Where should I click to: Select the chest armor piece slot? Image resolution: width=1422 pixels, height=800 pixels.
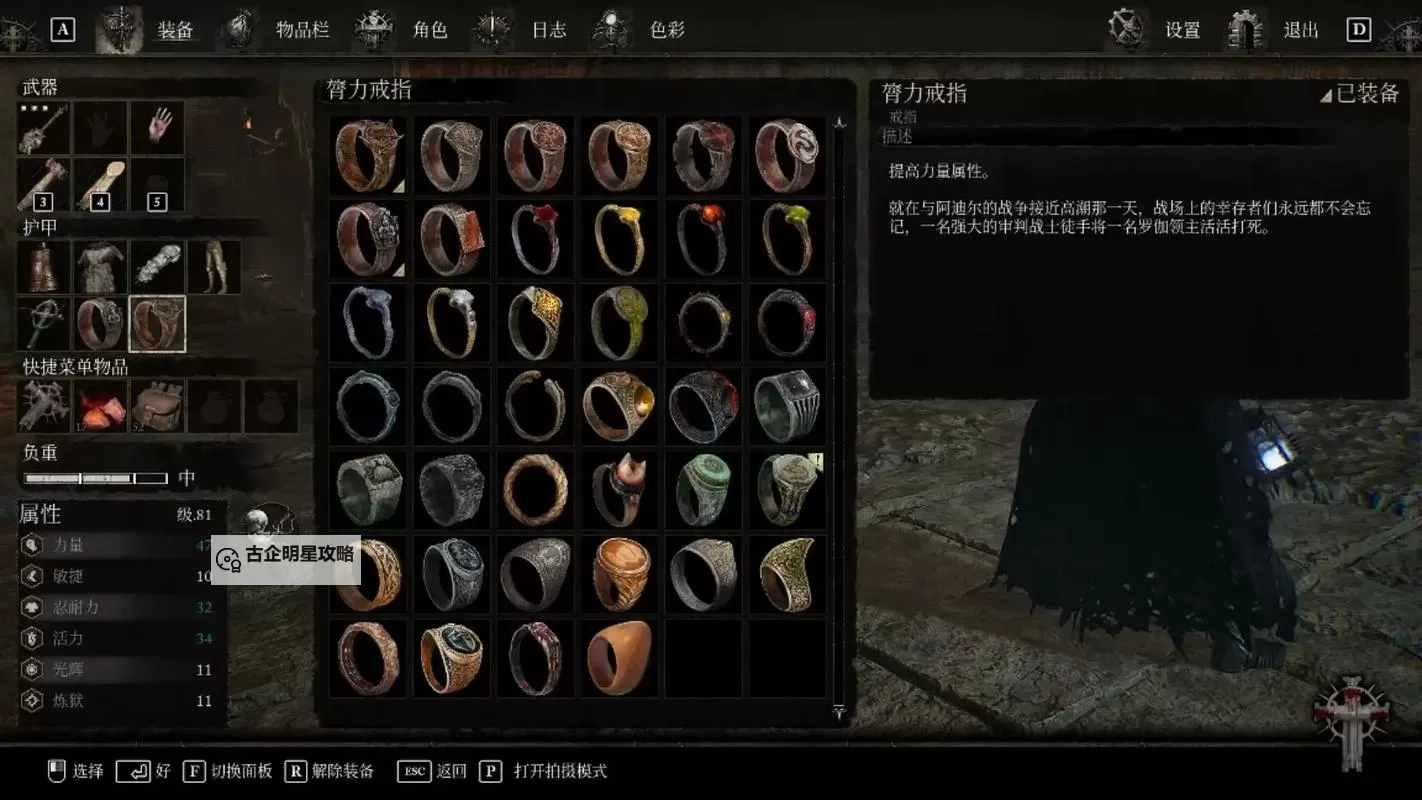100,266
